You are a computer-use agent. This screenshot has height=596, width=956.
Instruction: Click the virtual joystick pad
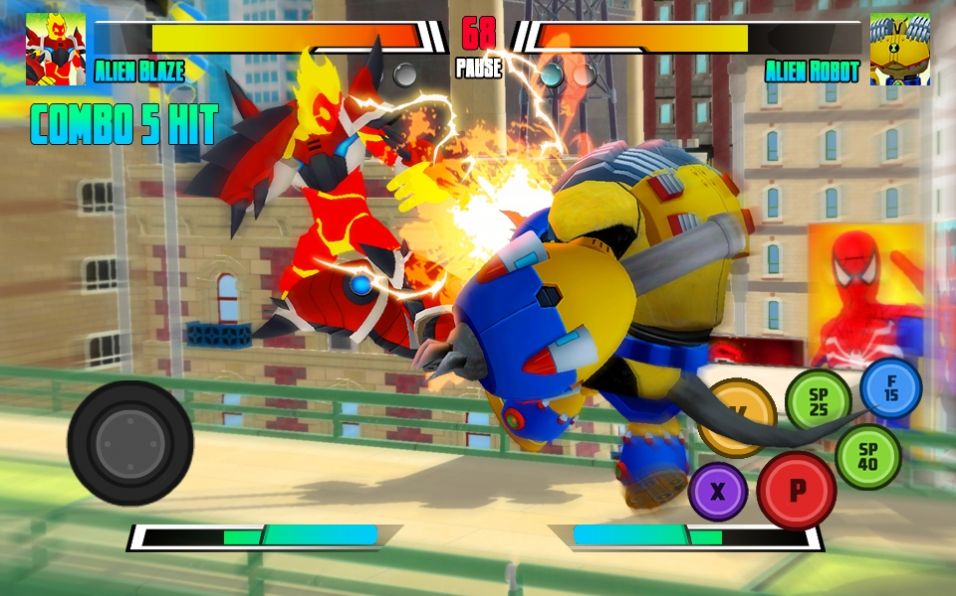130,442
